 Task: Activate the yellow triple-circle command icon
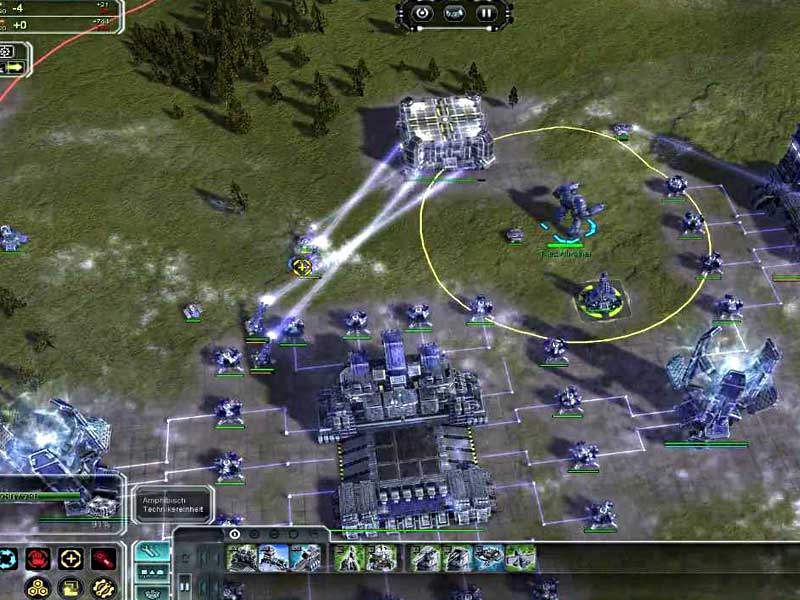click(x=38, y=587)
